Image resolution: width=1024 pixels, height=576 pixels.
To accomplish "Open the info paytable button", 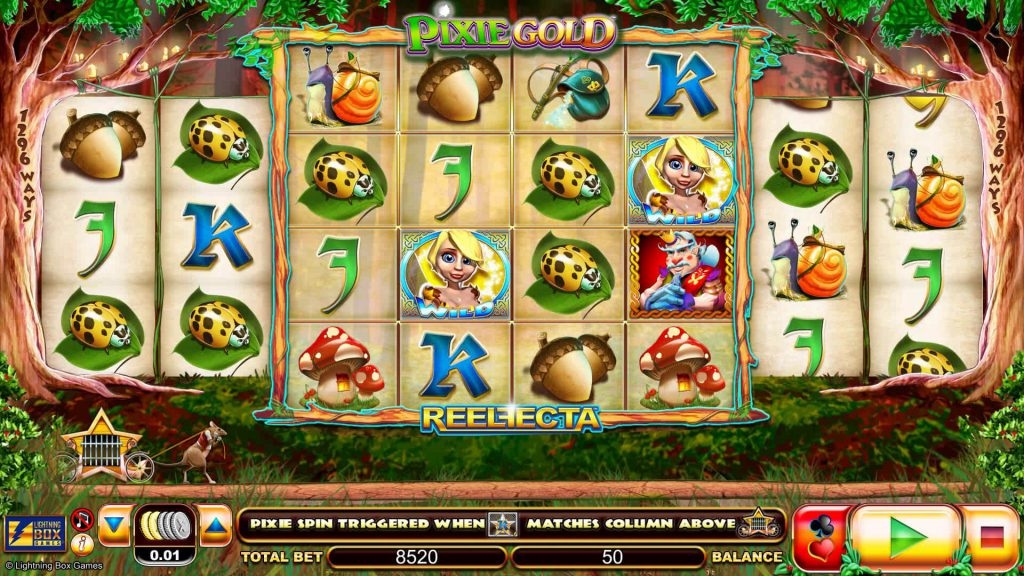I will pyautogui.click(x=83, y=543).
